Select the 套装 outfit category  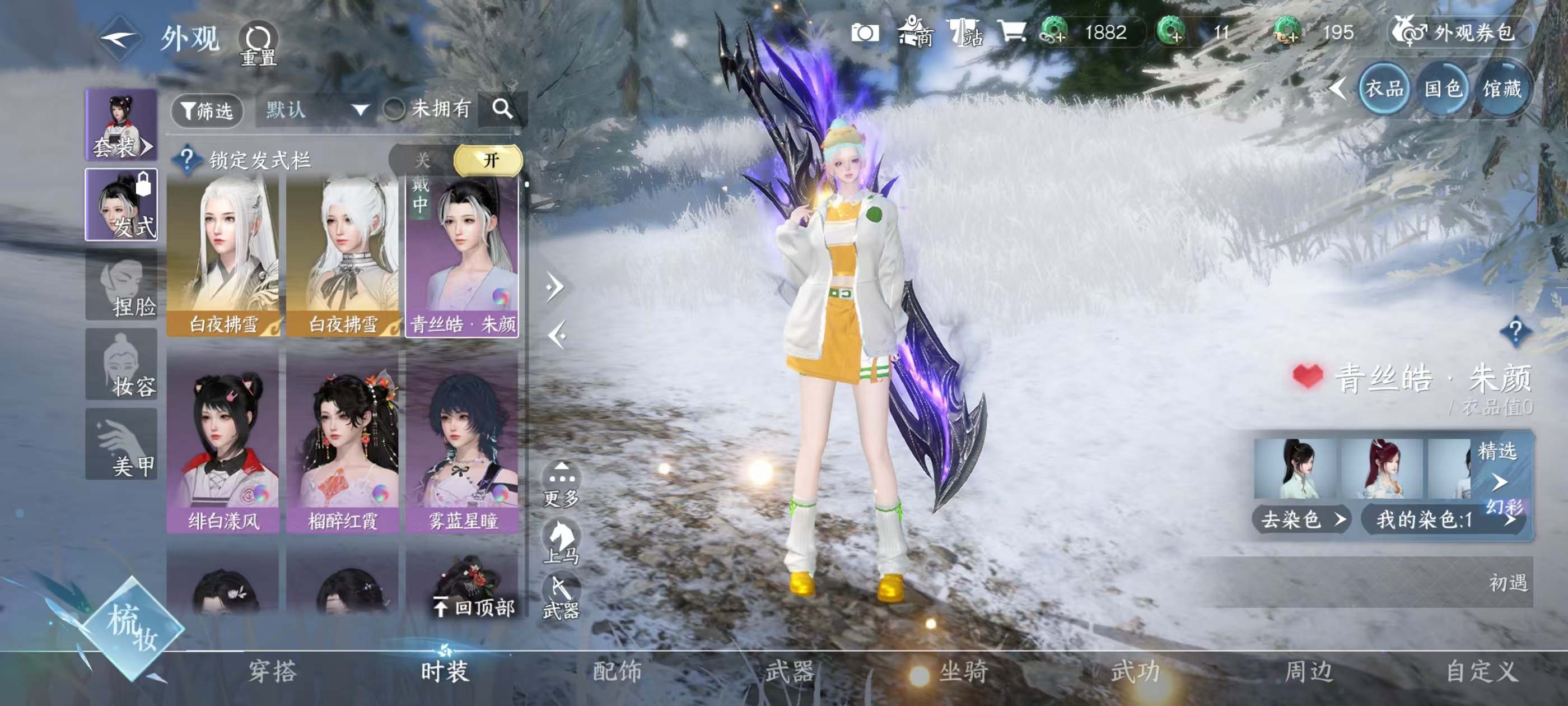pyautogui.click(x=121, y=125)
